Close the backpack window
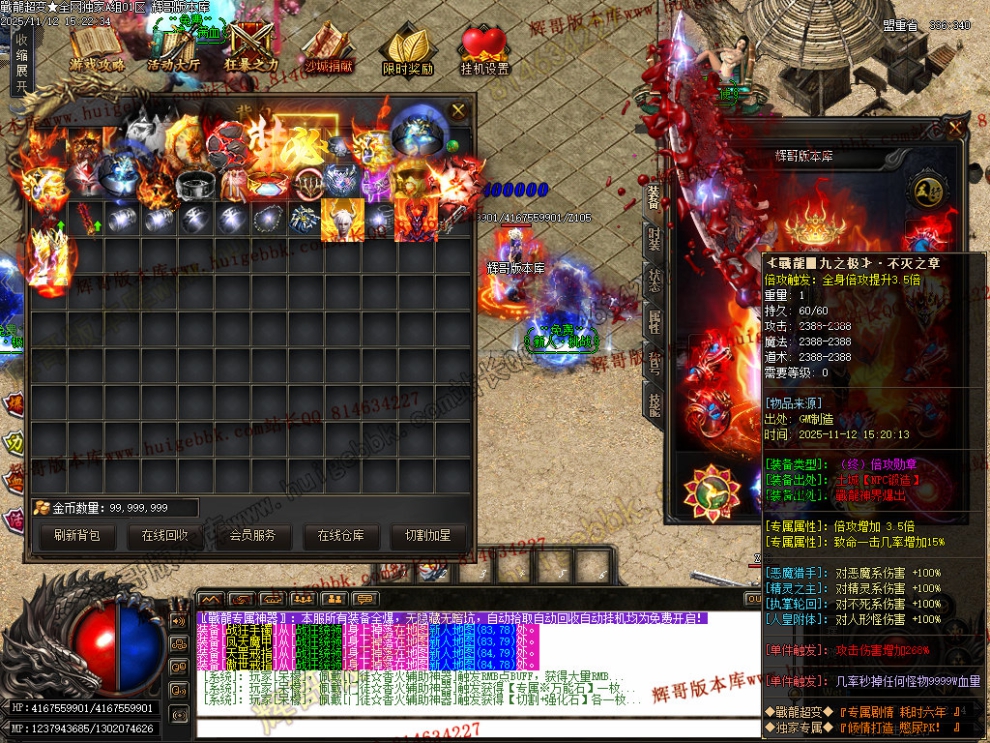The width and height of the screenshot is (990, 743). 458,111
